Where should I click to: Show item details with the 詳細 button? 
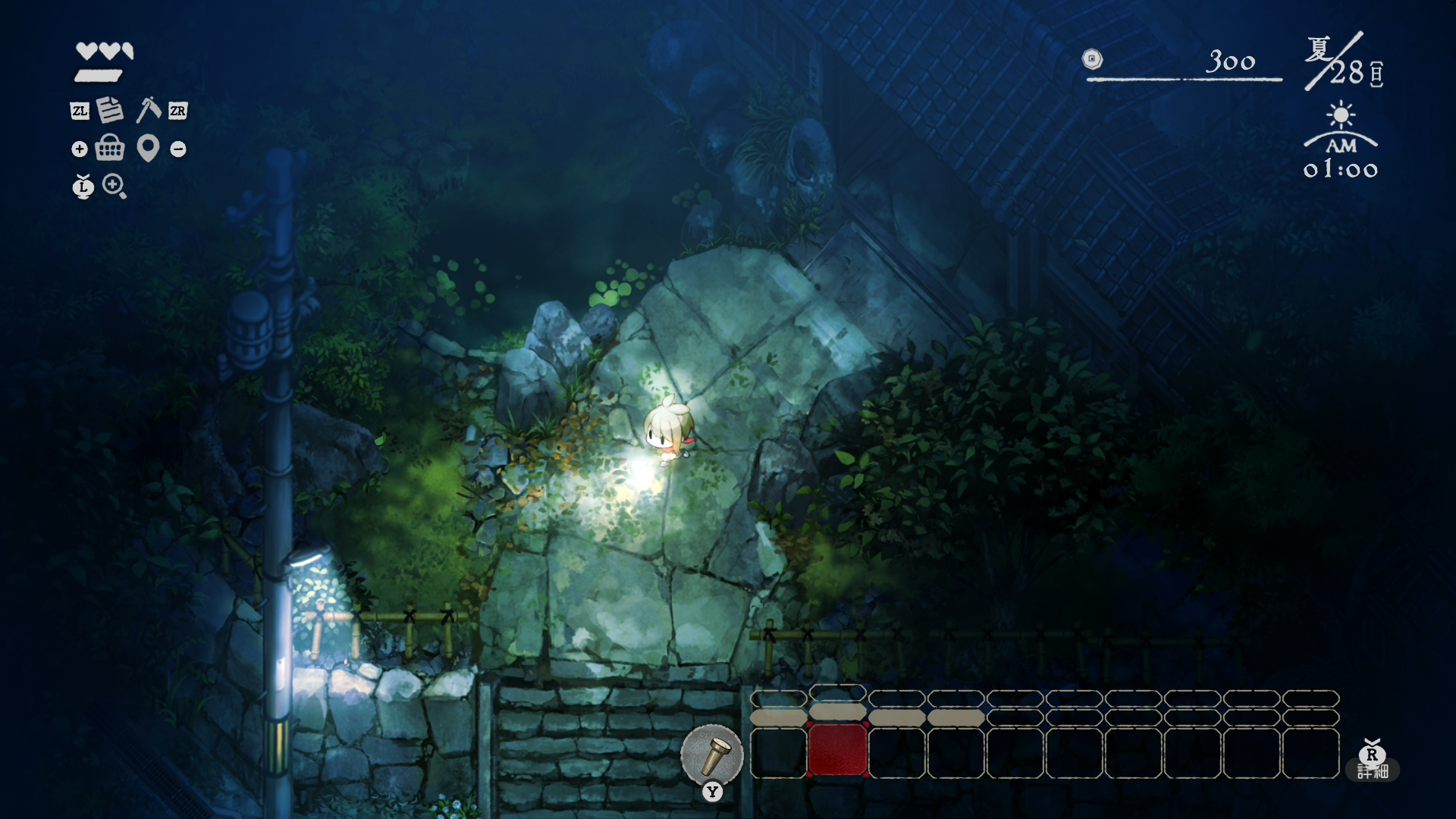pos(1373,770)
